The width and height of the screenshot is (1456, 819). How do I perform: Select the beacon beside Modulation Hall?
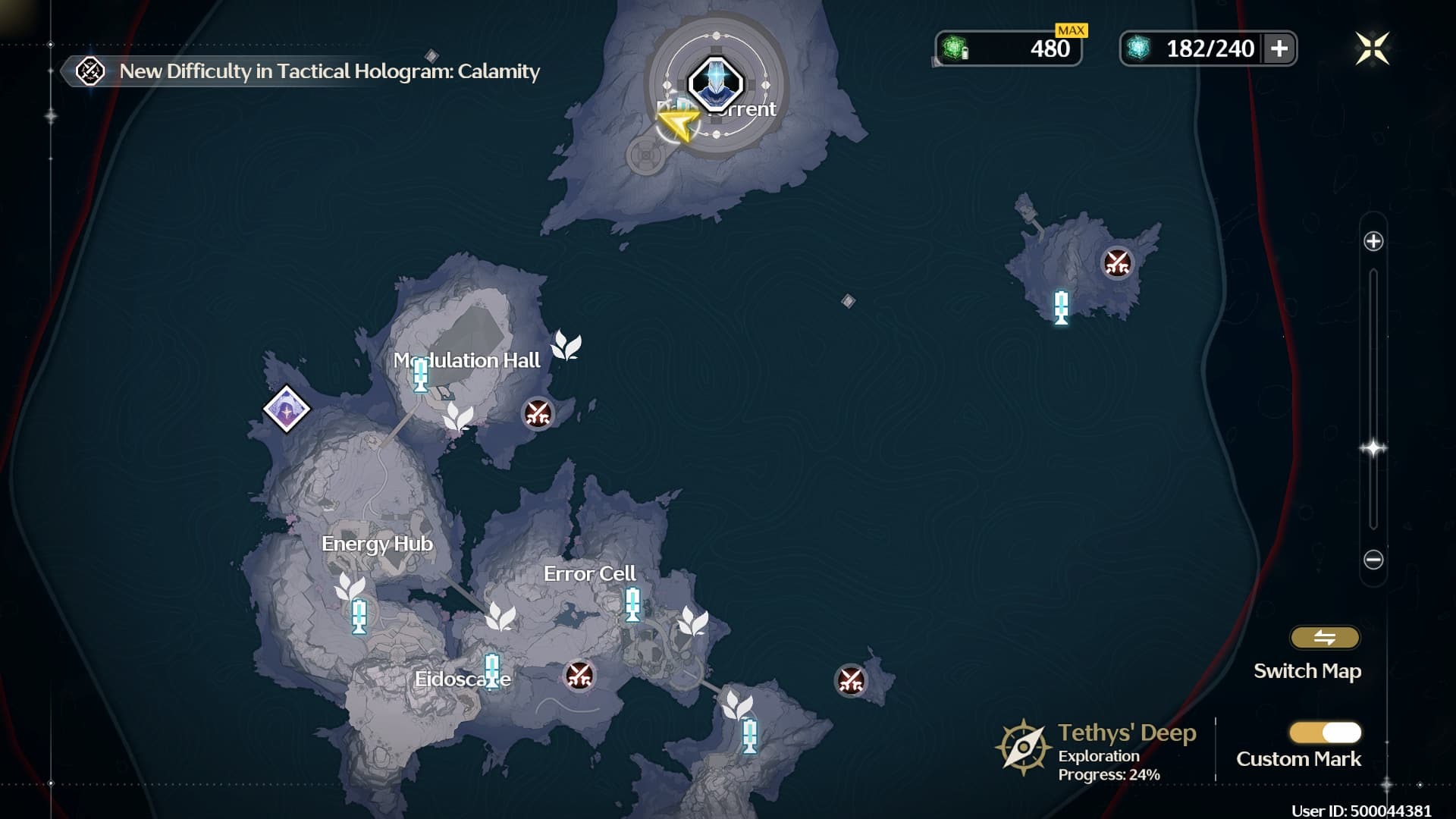coord(420,375)
